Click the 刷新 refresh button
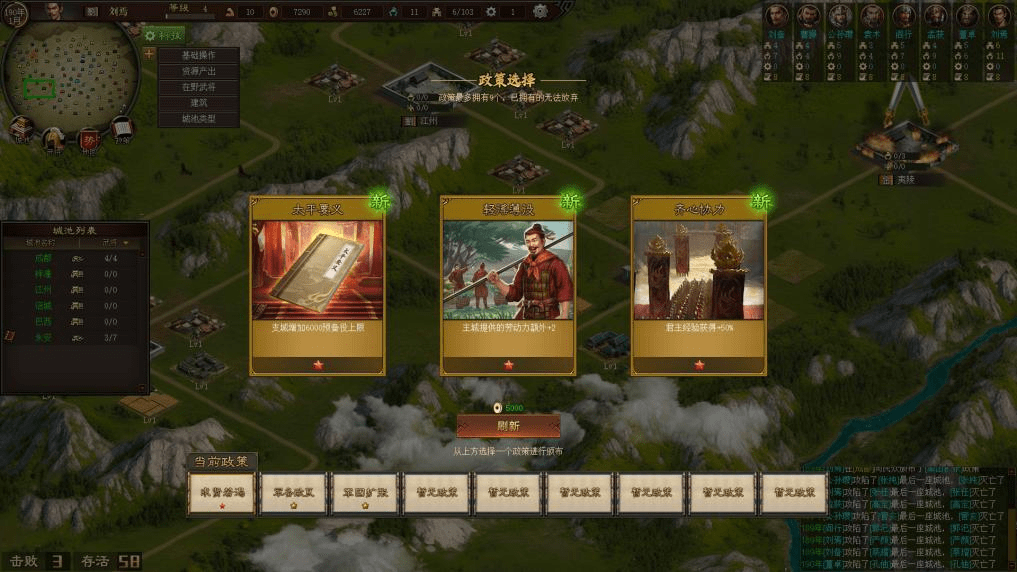The width and height of the screenshot is (1017, 572). click(x=508, y=426)
